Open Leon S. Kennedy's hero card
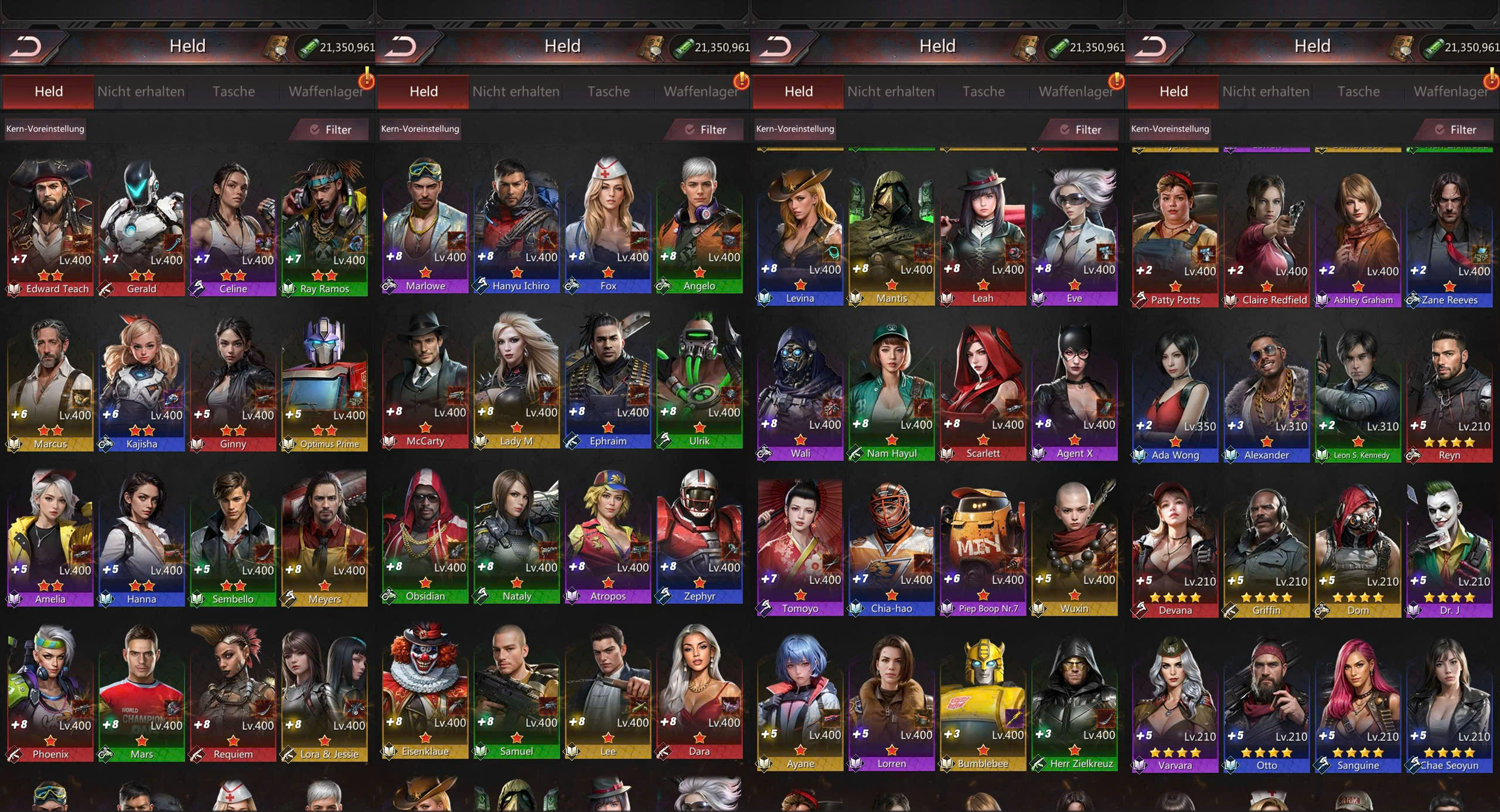 [1358, 395]
